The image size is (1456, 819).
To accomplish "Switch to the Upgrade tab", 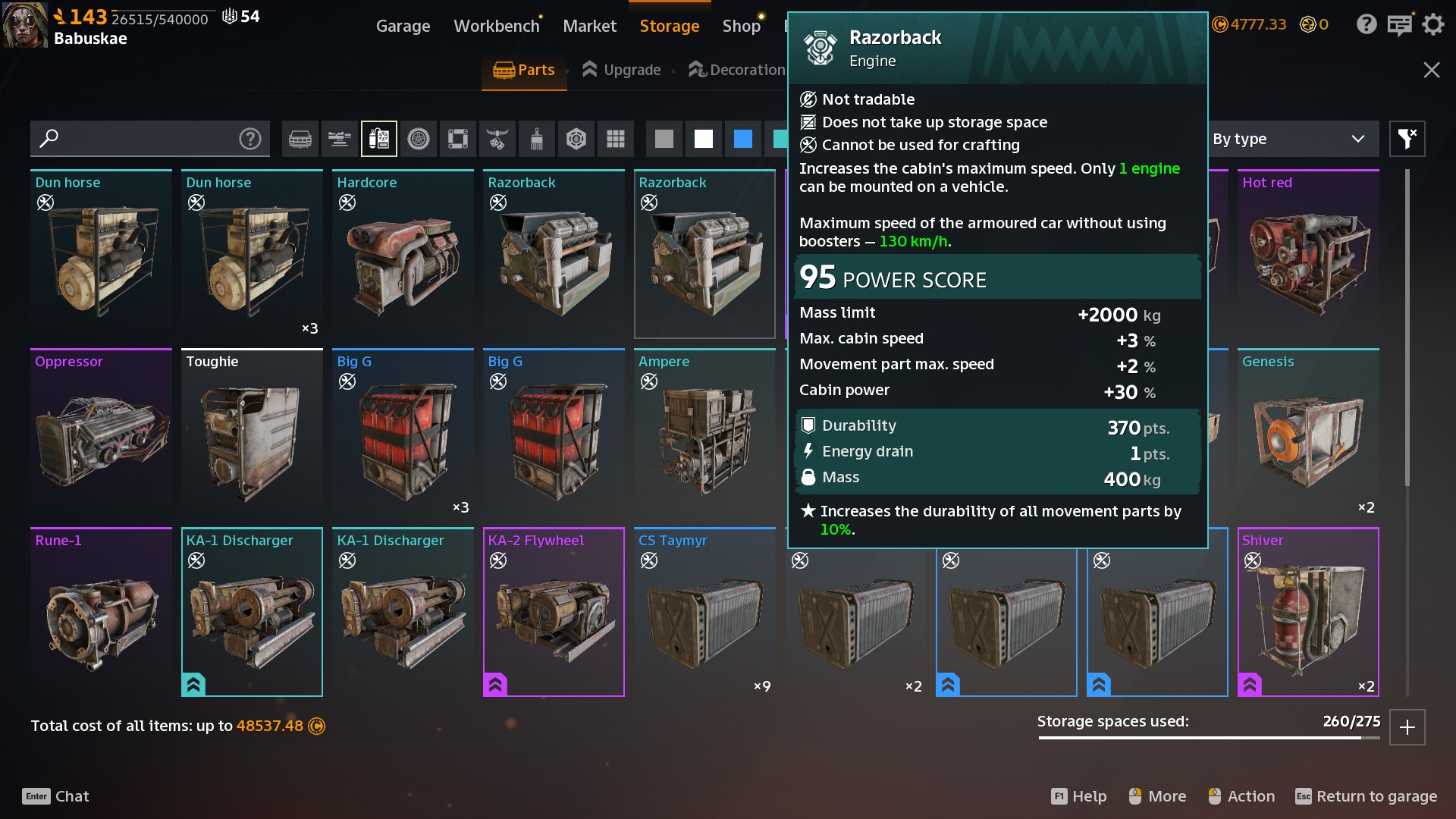I will pyautogui.click(x=622, y=70).
